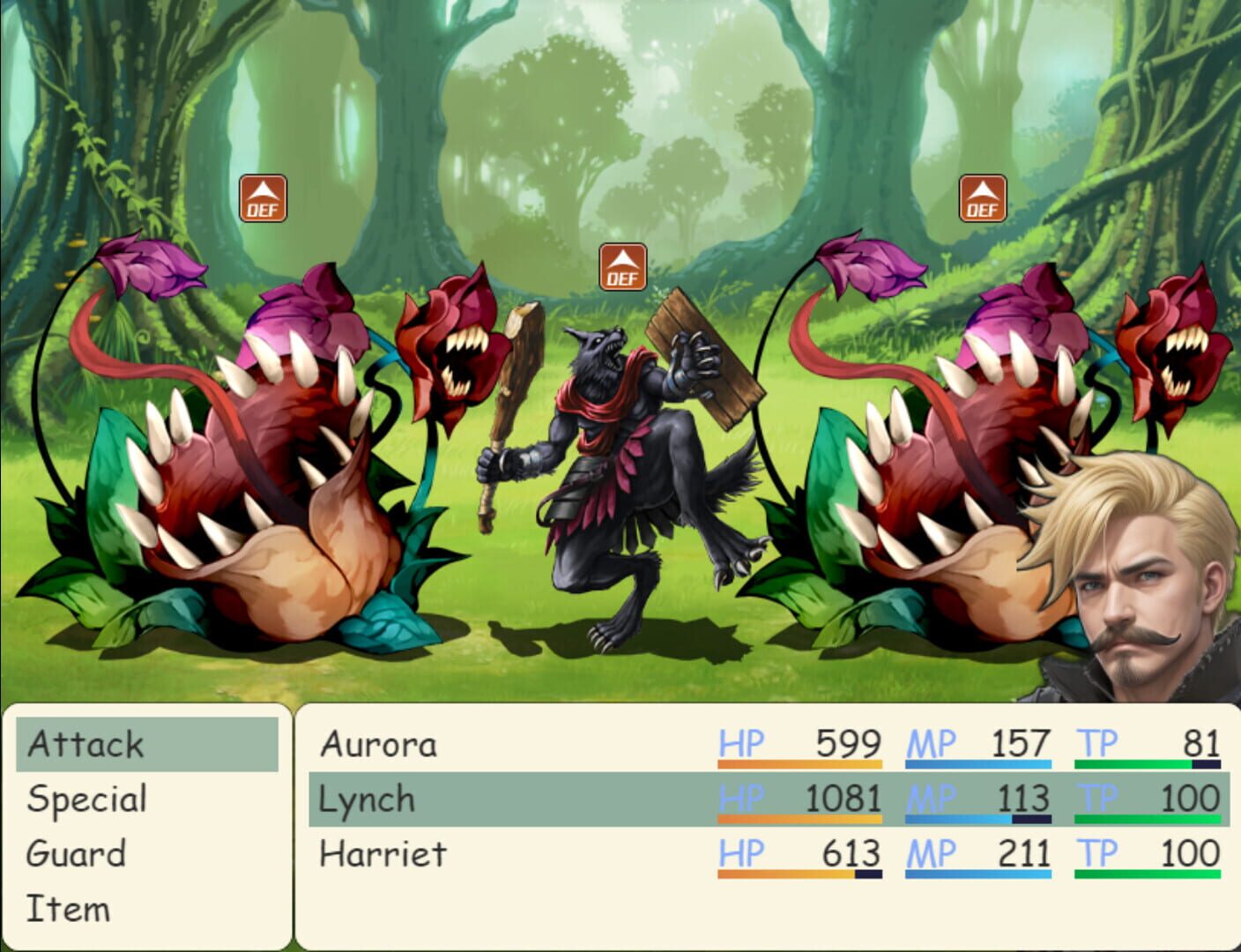Click Harriet's green TP gauge bar
The width and height of the screenshot is (1241, 952).
1146,872
